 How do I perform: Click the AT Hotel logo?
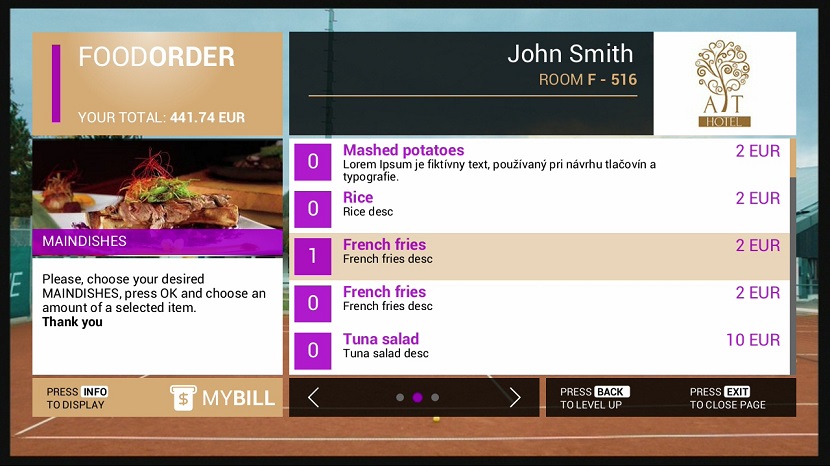pos(724,83)
